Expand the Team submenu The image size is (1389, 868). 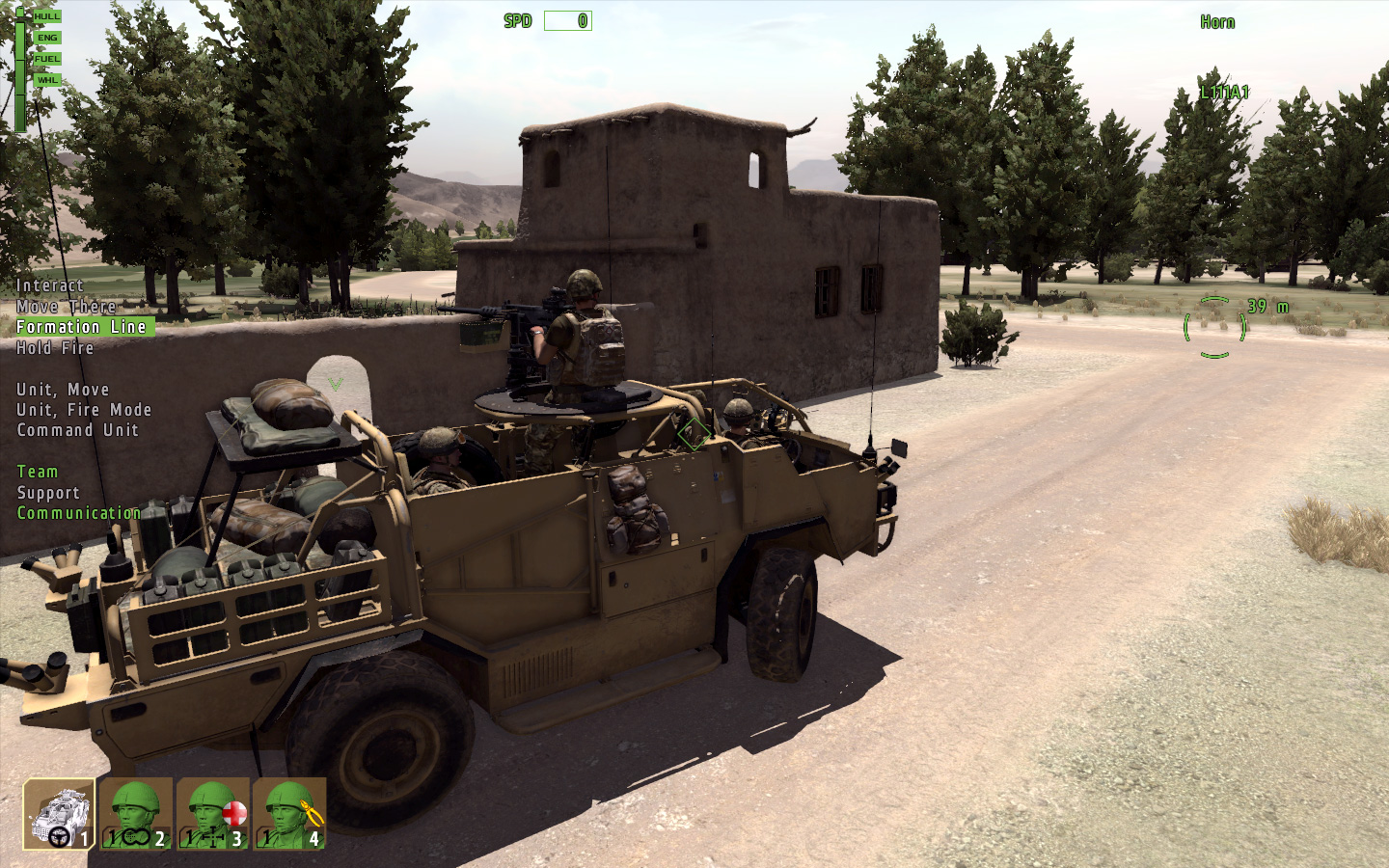[37, 472]
